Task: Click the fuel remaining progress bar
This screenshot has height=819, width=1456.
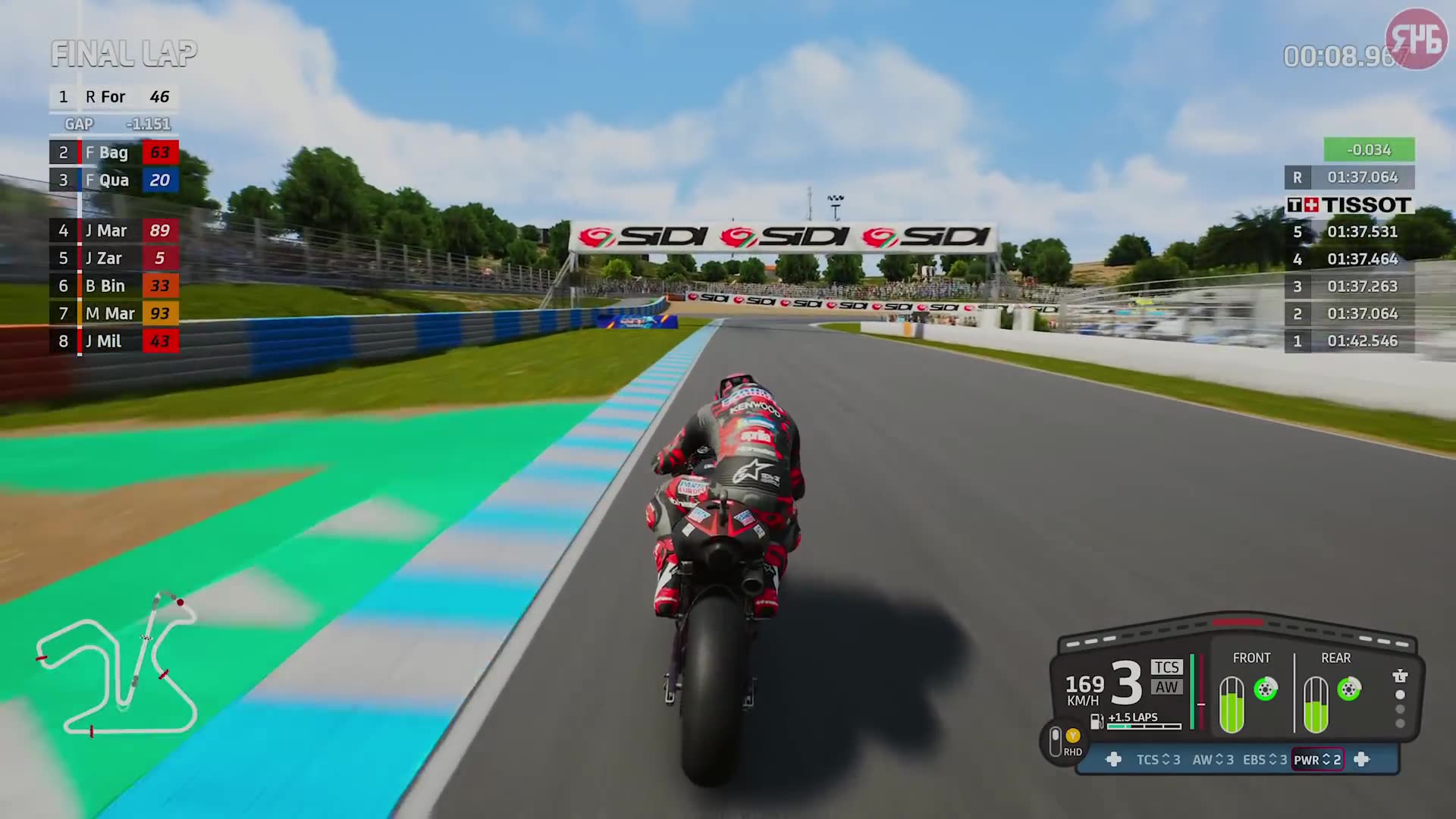Action: point(1144,726)
